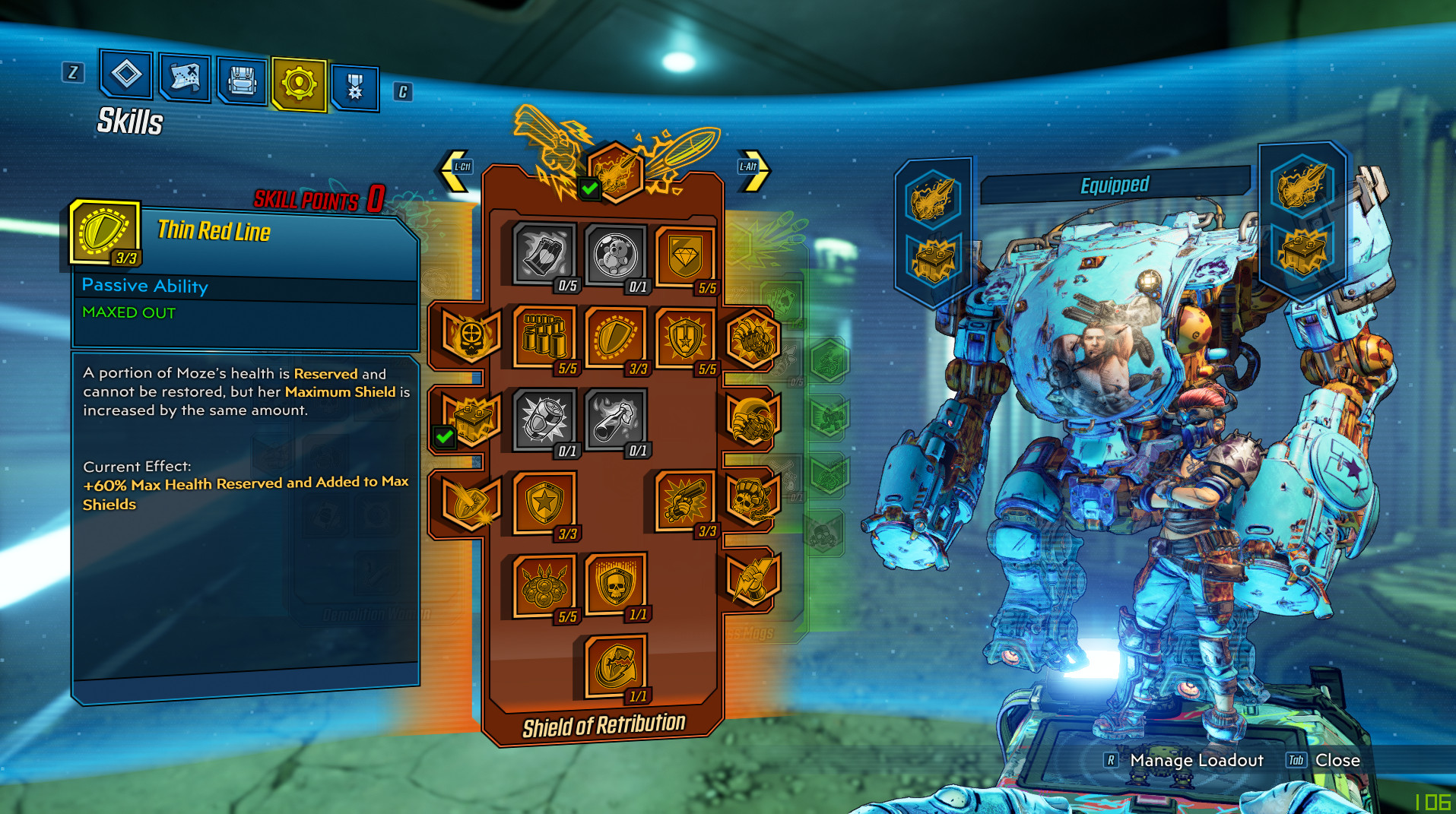Switch to the Map tab
This screenshot has height=814, width=1456.
[x=185, y=78]
